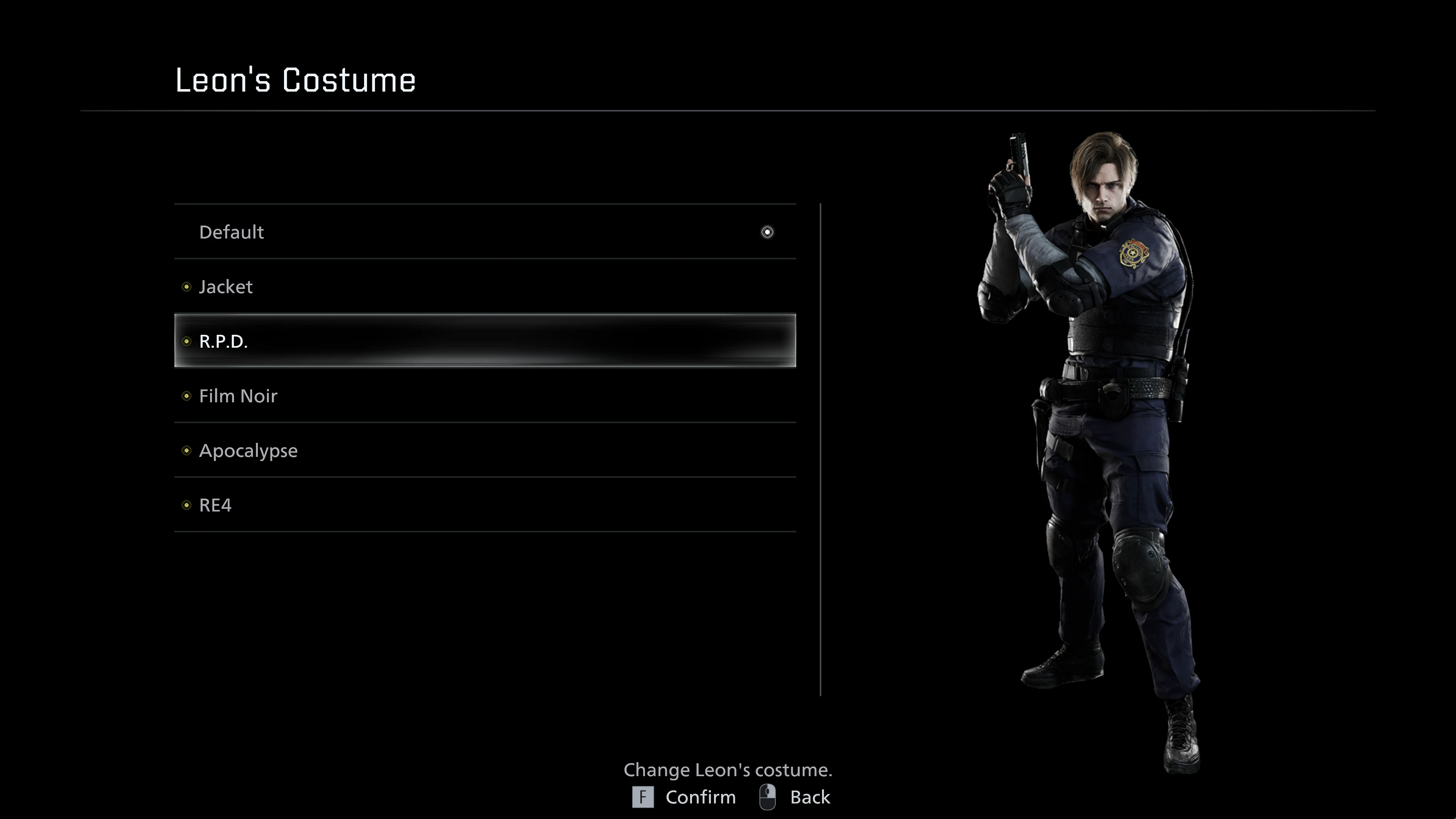Click the Confirm button

pyautogui.click(x=684, y=797)
